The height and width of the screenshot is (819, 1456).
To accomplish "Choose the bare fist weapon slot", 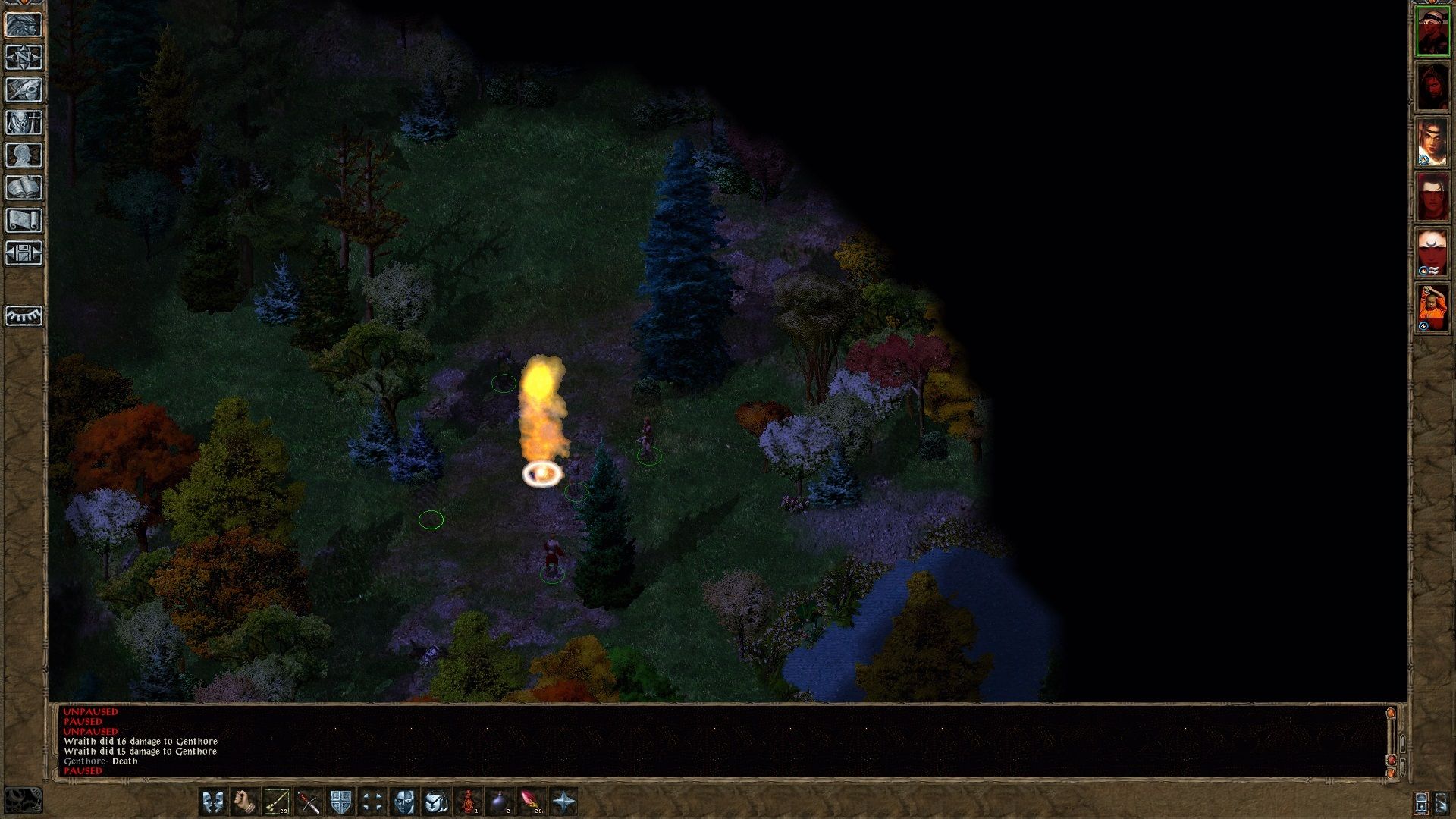I will click(x=244, y=802).
